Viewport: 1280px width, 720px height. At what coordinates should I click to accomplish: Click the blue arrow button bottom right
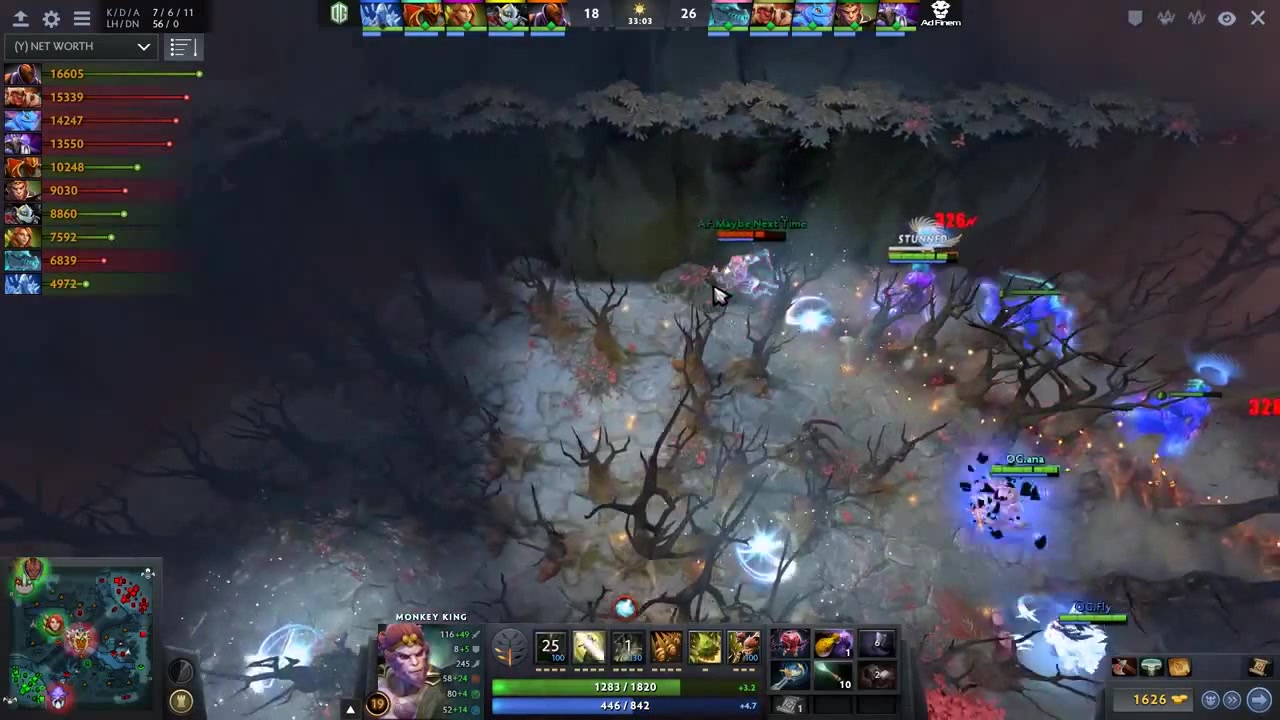point(1259,699)
